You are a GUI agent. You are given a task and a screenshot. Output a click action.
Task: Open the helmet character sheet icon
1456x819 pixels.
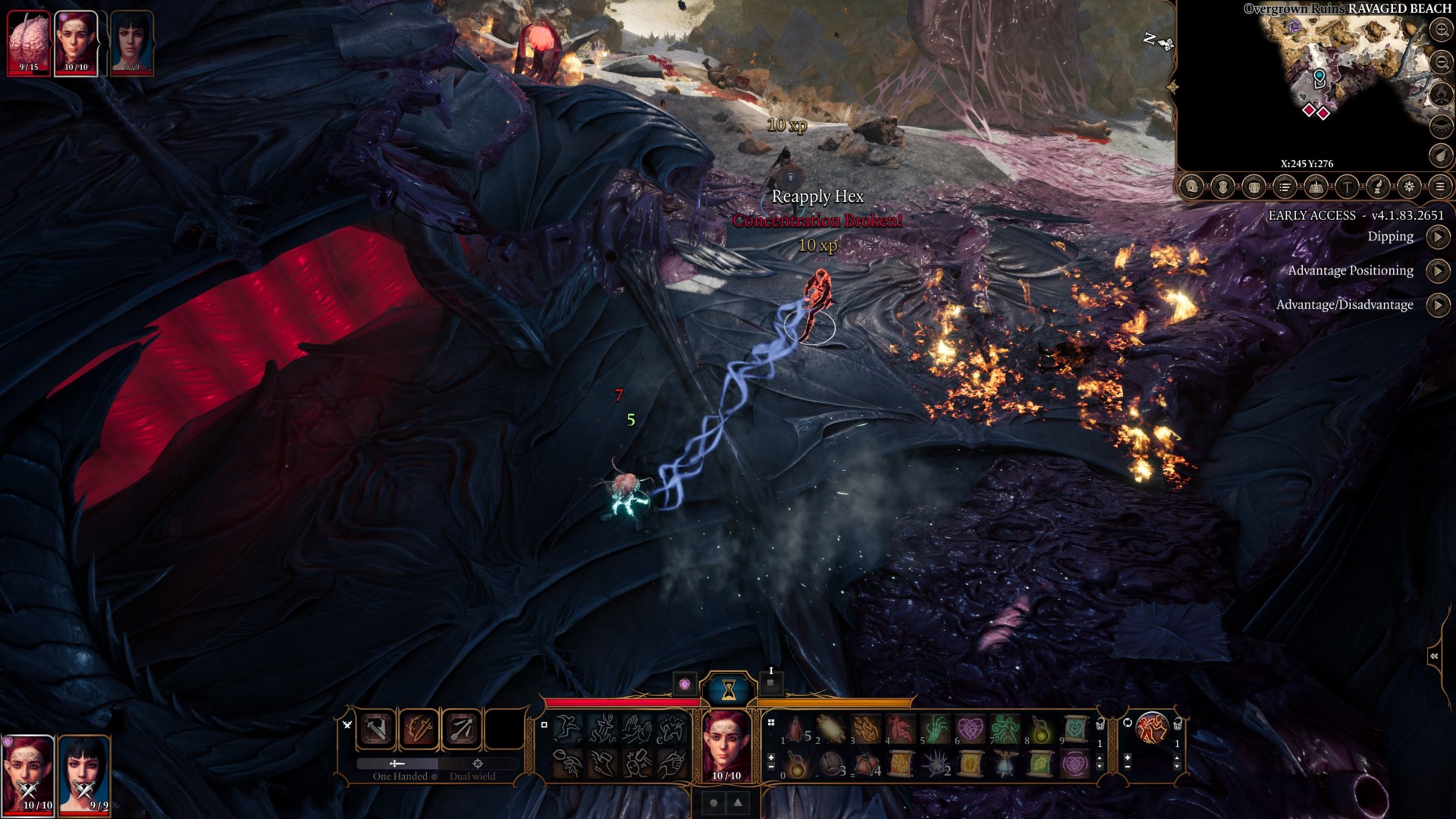click(x=1191, y=187)
